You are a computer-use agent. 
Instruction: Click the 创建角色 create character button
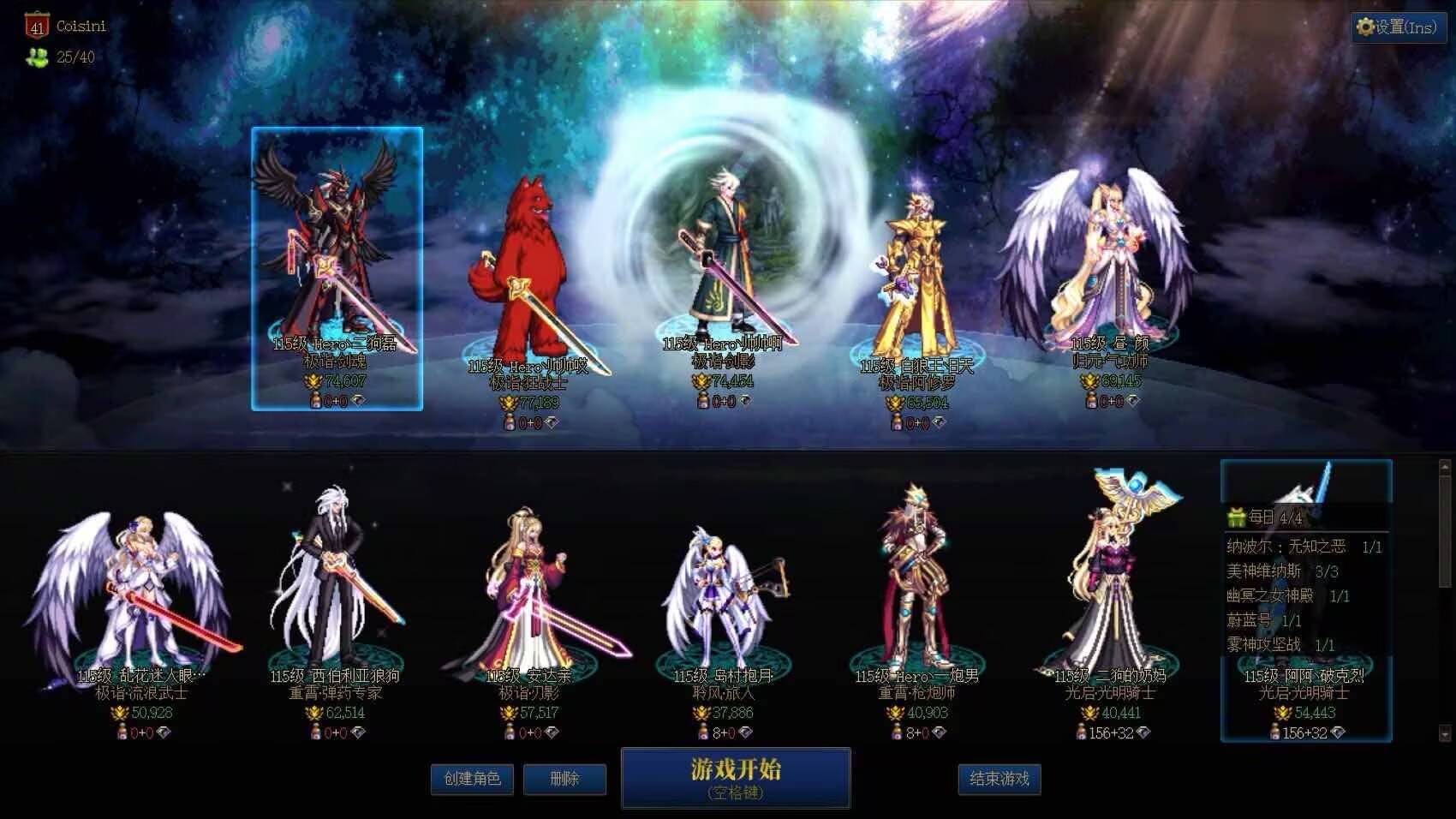click(x=472, y=780)
